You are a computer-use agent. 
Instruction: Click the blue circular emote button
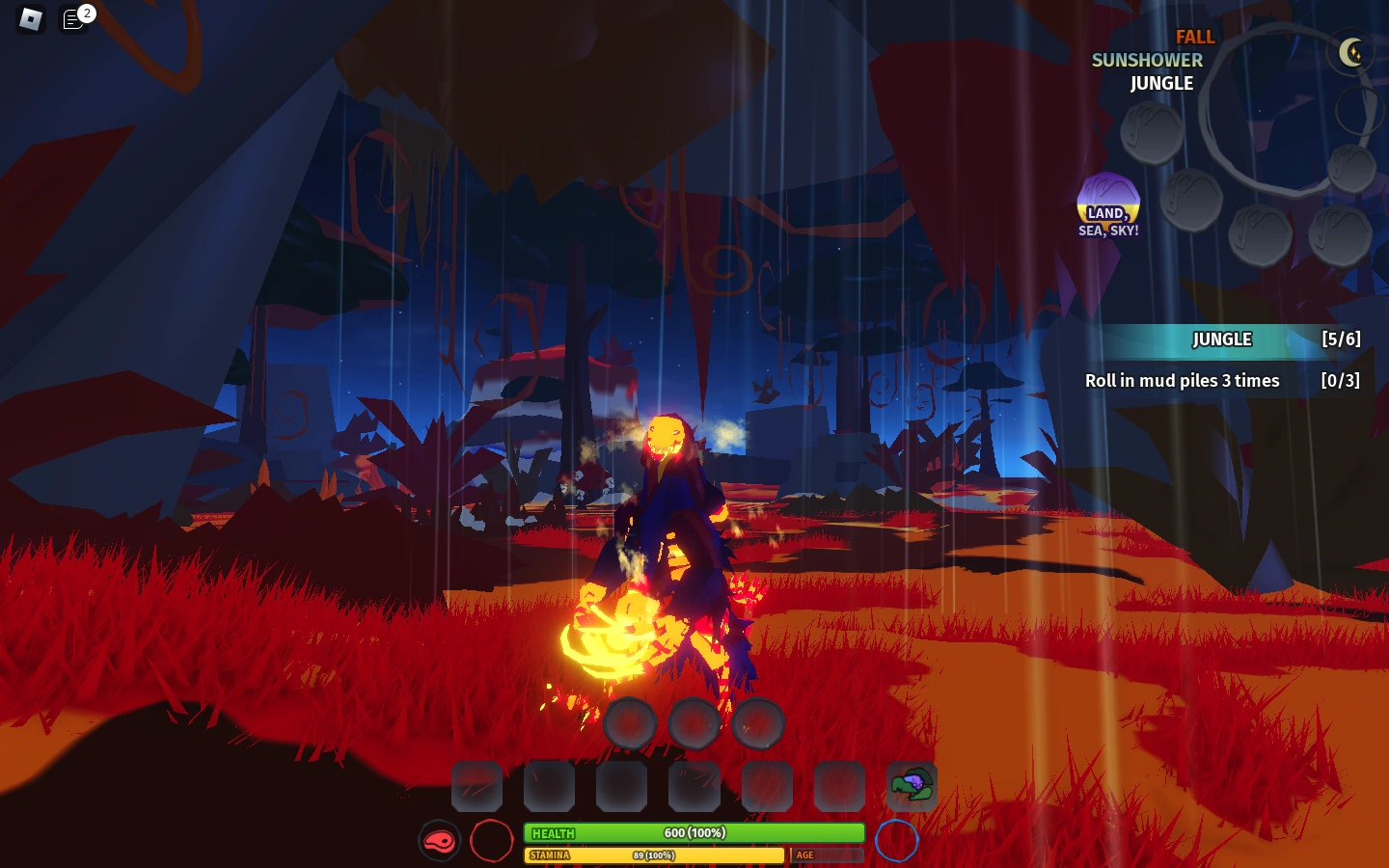[897, 840]
